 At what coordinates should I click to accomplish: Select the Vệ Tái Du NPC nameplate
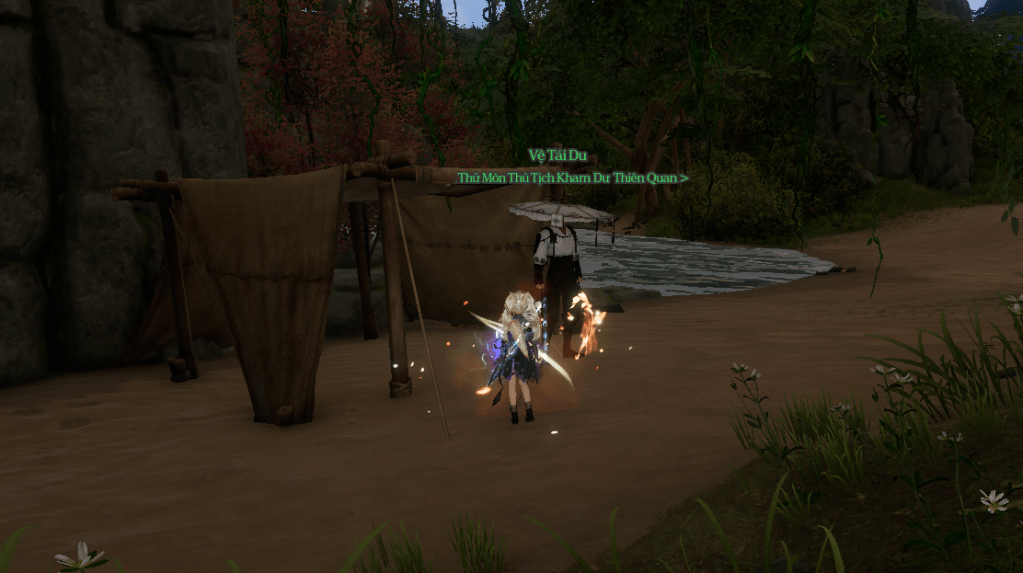click(557, 156)
